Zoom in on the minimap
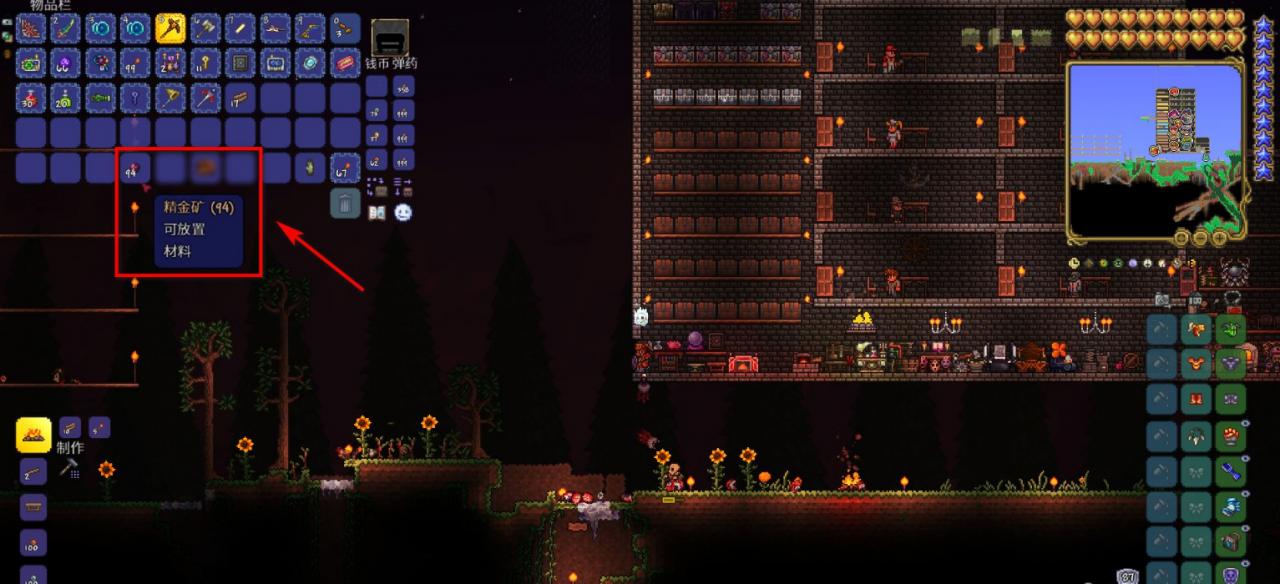Screen dimensions: 1280x584 click(1218, 238)
